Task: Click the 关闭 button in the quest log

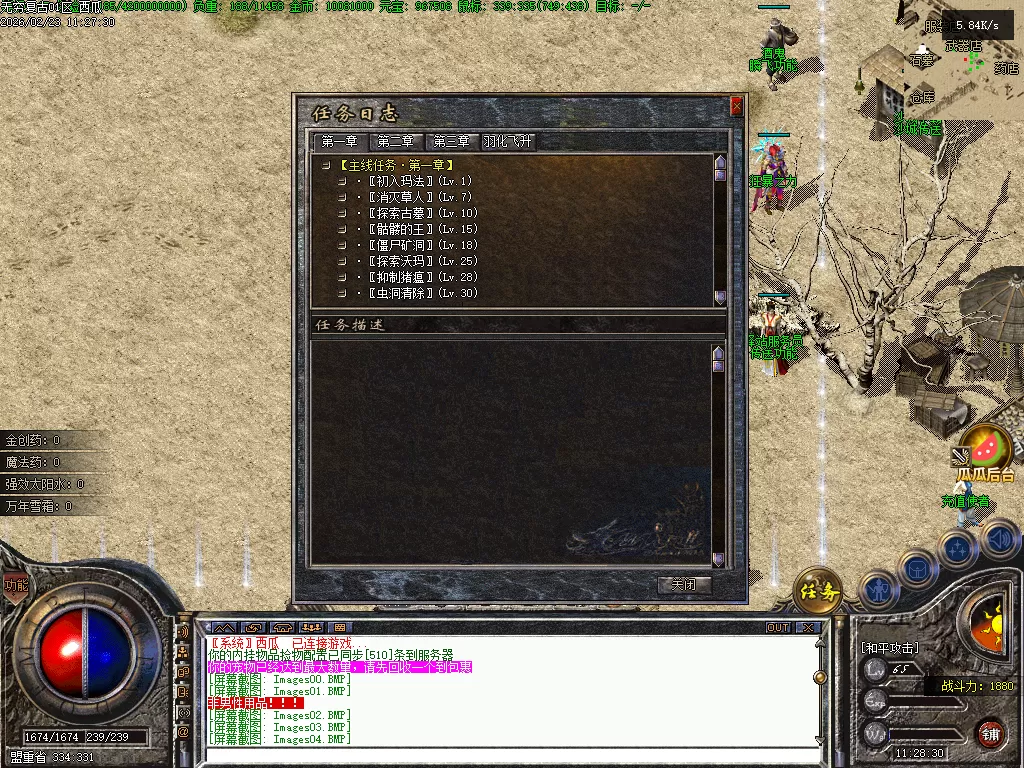Action: pos(684,585)
